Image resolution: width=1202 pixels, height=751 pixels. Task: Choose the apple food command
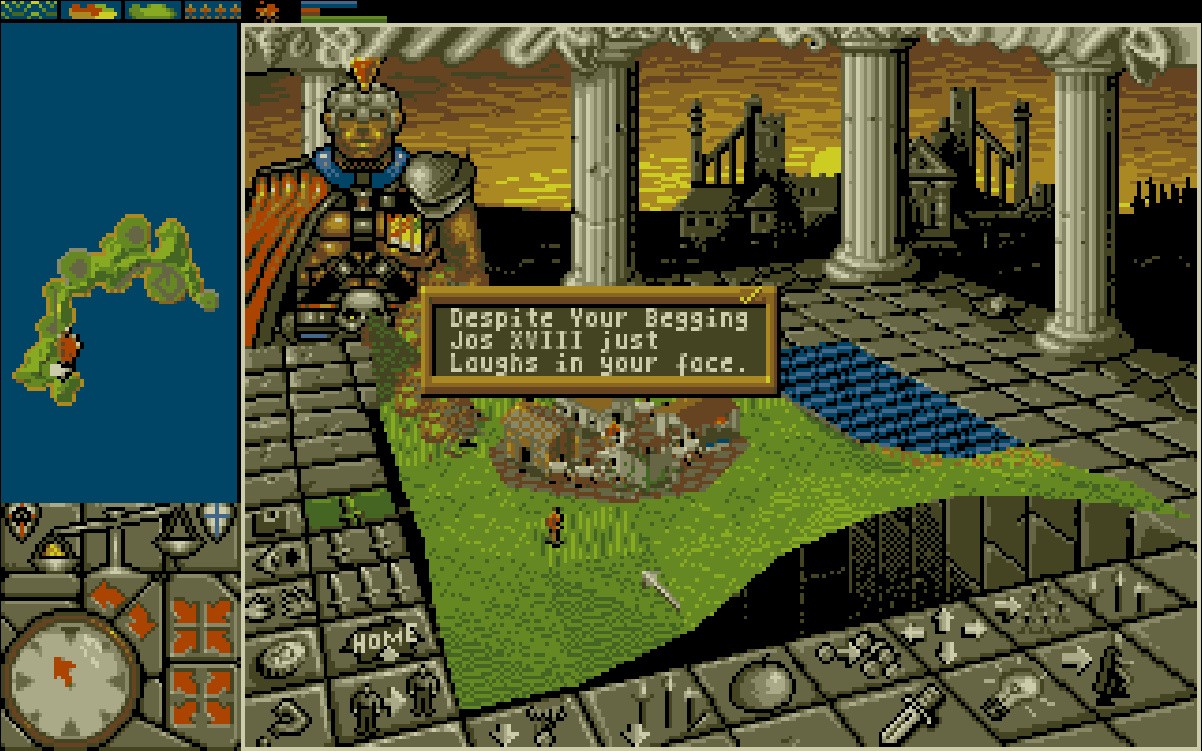pyautogui.click(x=766, y=690)
